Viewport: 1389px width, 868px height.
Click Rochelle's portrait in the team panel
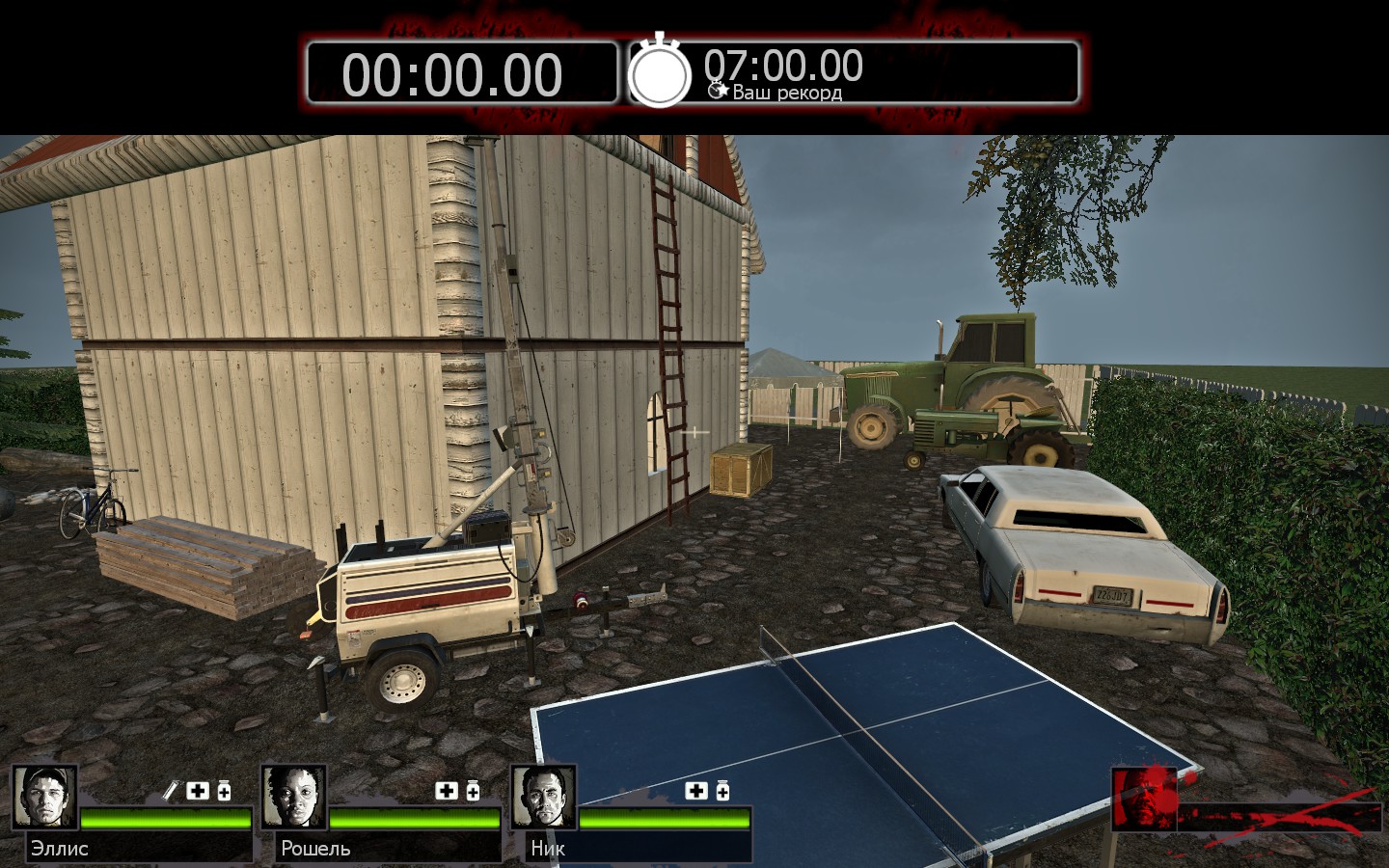tap(294, 798)
